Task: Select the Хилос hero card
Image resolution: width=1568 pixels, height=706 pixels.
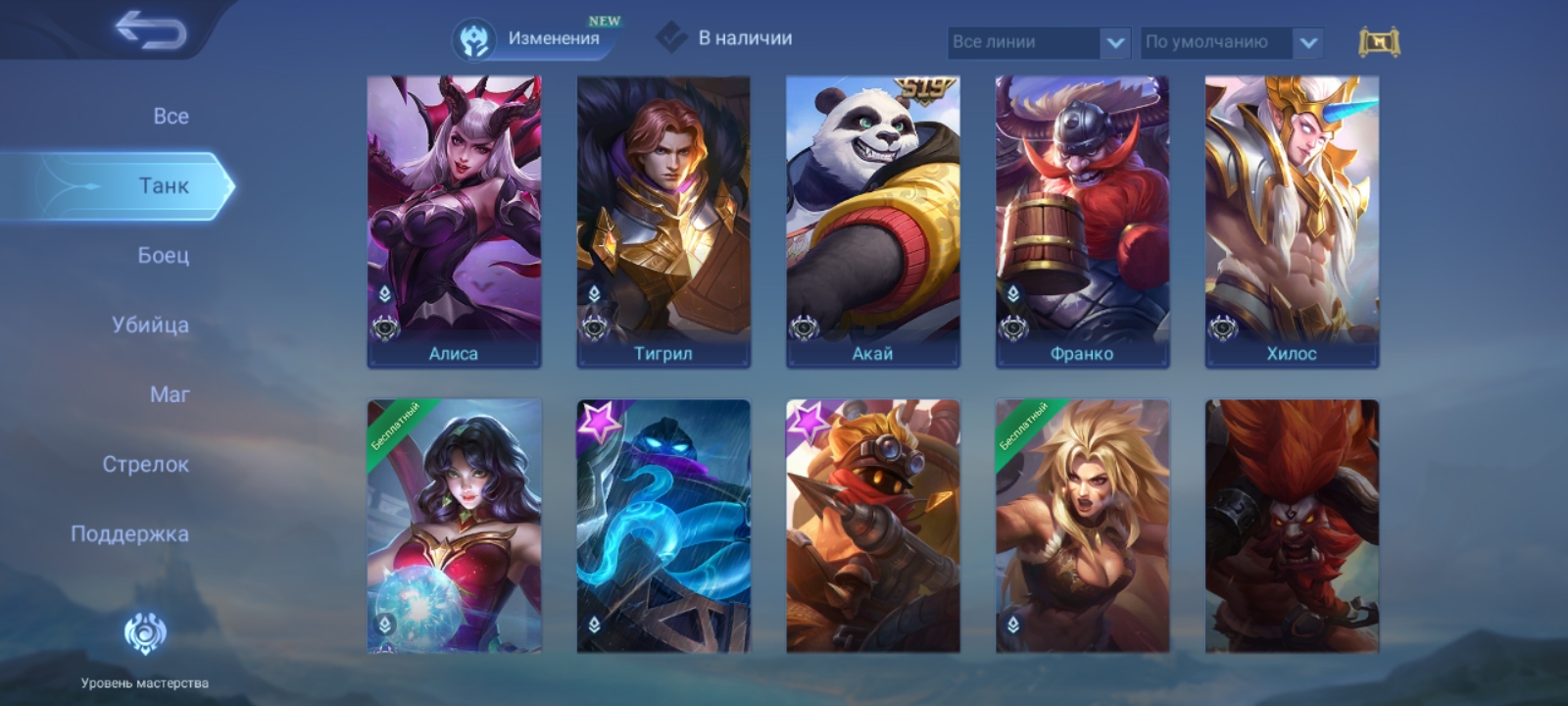Action: pos(1292,222)
